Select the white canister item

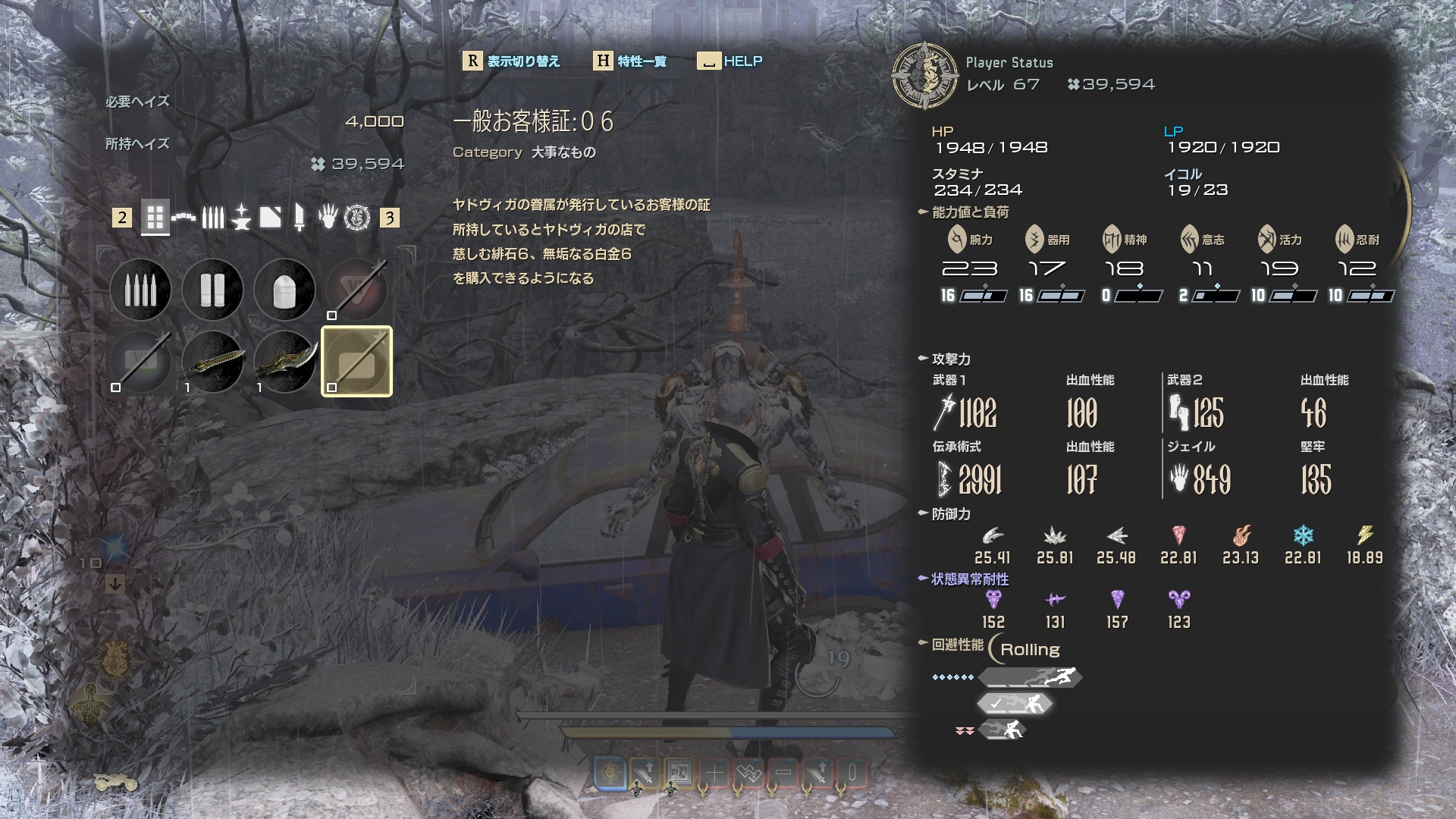284,290
